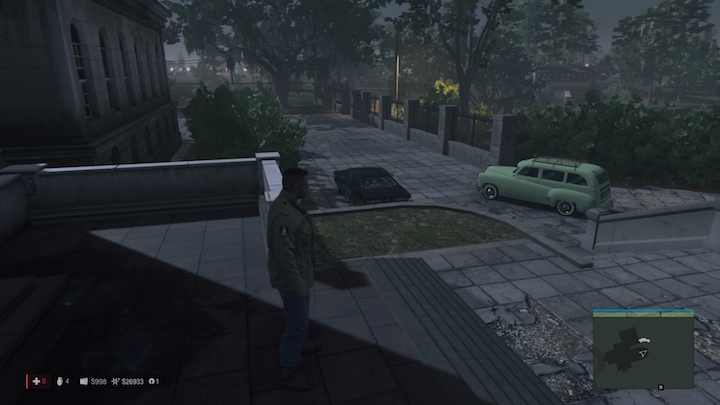Click the medkit cross icon

click(35, 381)
